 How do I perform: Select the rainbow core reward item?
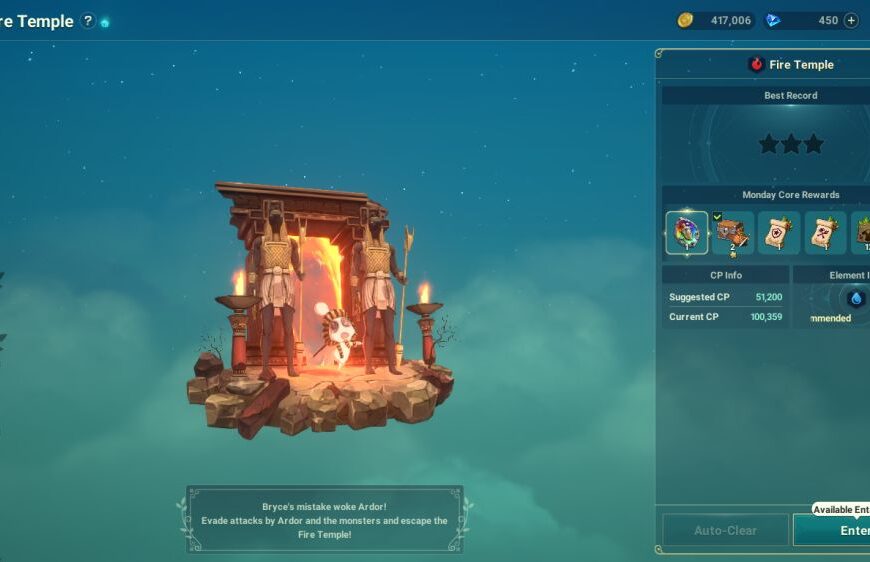pyautogui.click(x=687, y=233)
